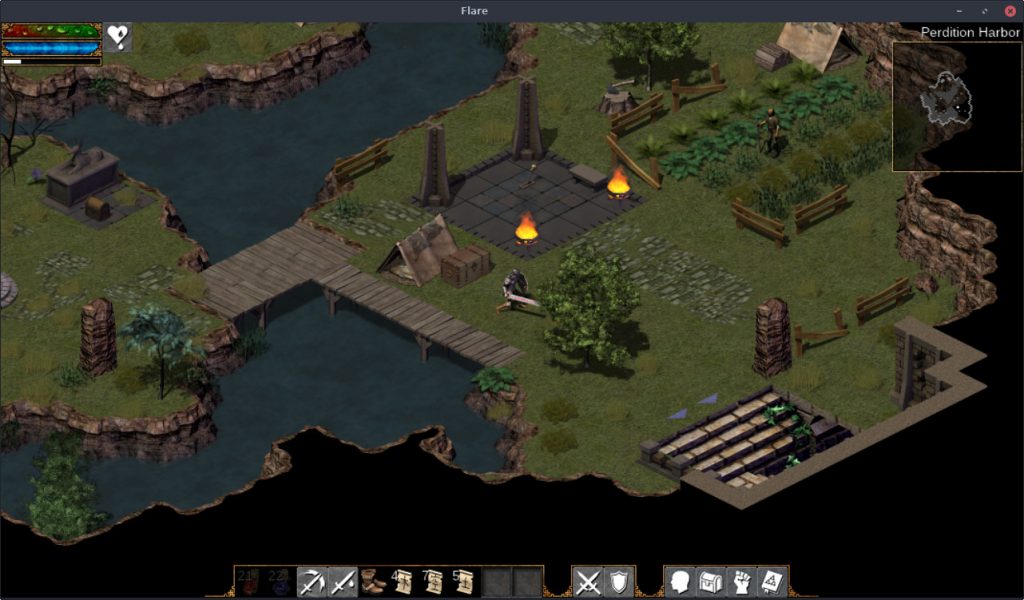Screen dimensions: 1024x600
Task: Open the quest log book icon
Action: 773,581
